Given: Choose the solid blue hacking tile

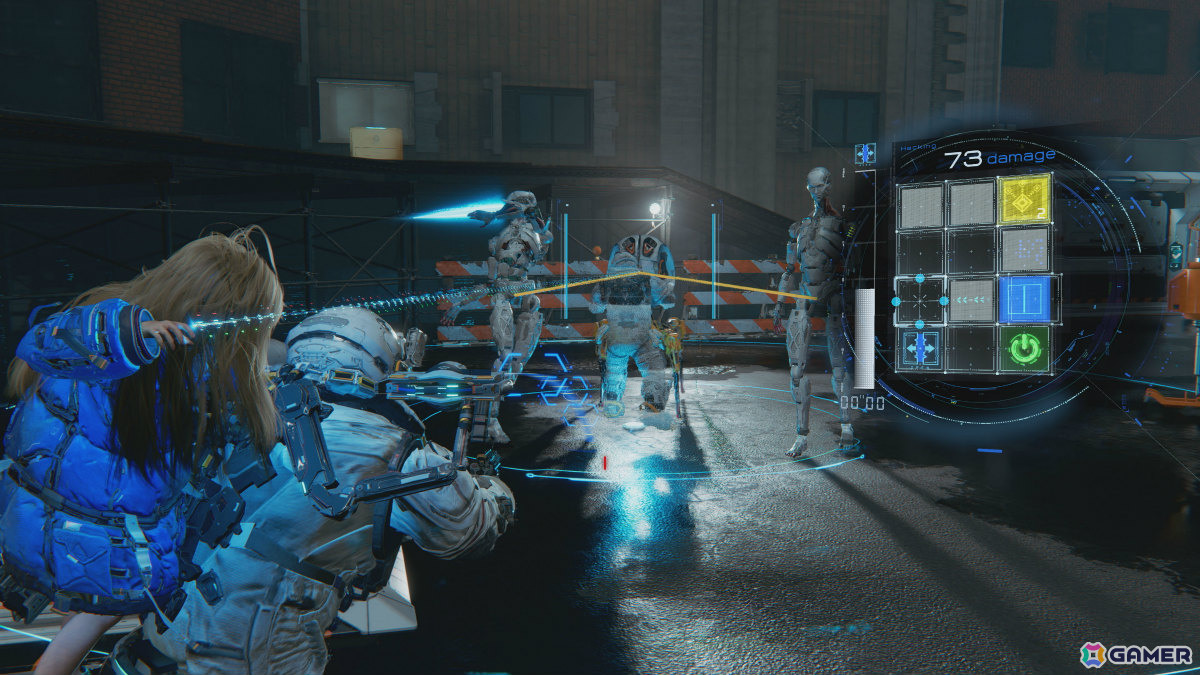Looking at the screenshot, I should point(1025,298).
